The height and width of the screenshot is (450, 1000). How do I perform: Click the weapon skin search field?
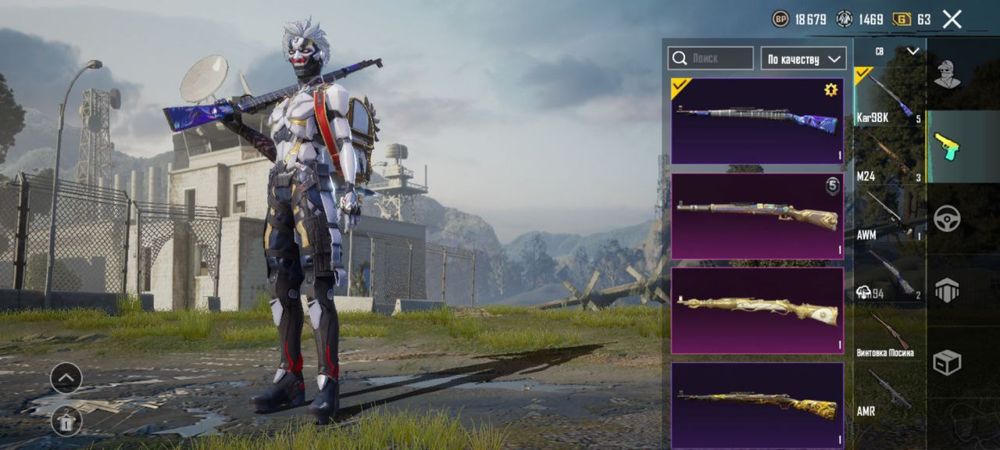click(711, 58)
